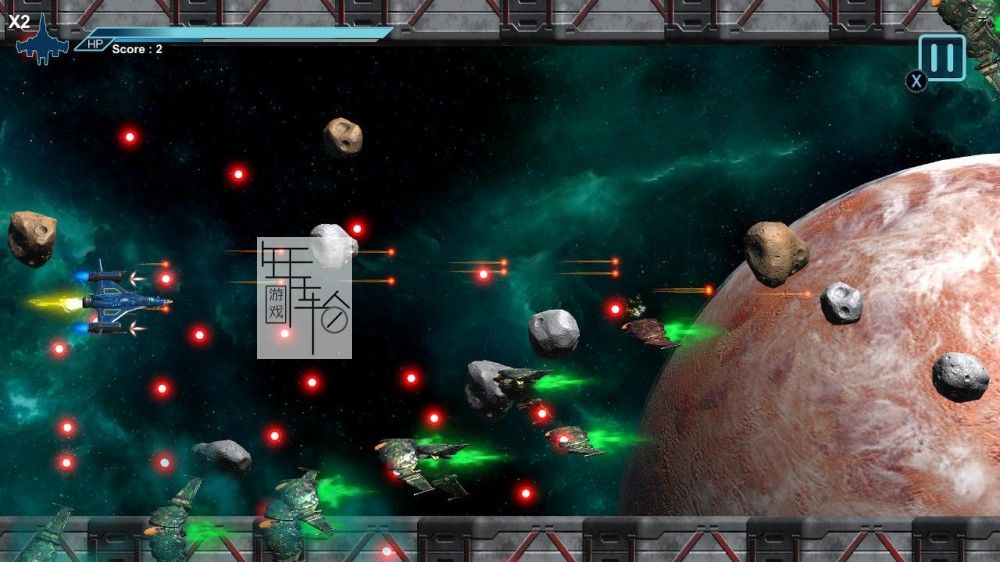Pause the game with the pause button
Screen dimensions: 1000x562
click(x=942, y=57)
